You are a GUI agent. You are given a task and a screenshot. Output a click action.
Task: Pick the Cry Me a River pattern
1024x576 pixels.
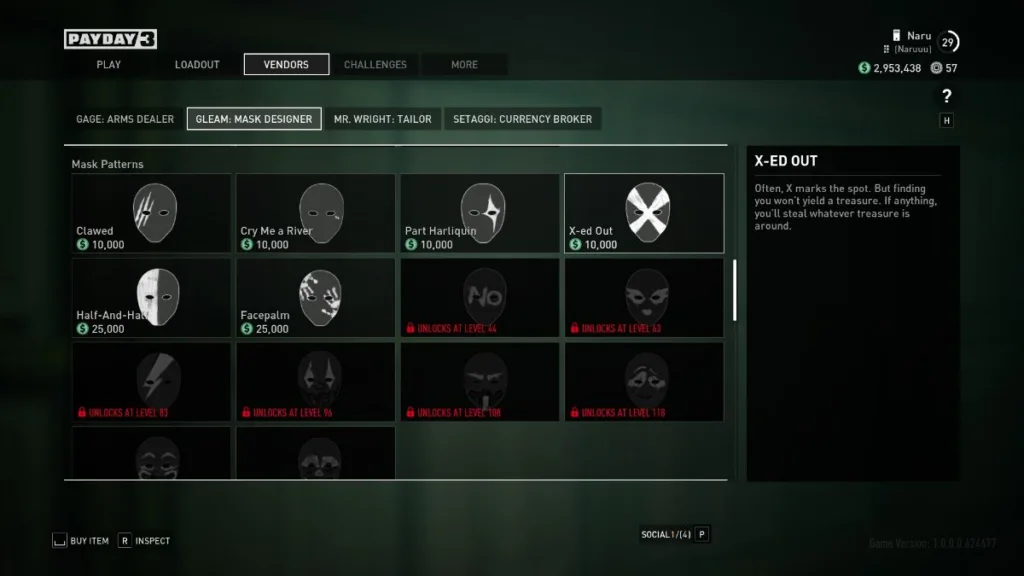pos(315,213)
